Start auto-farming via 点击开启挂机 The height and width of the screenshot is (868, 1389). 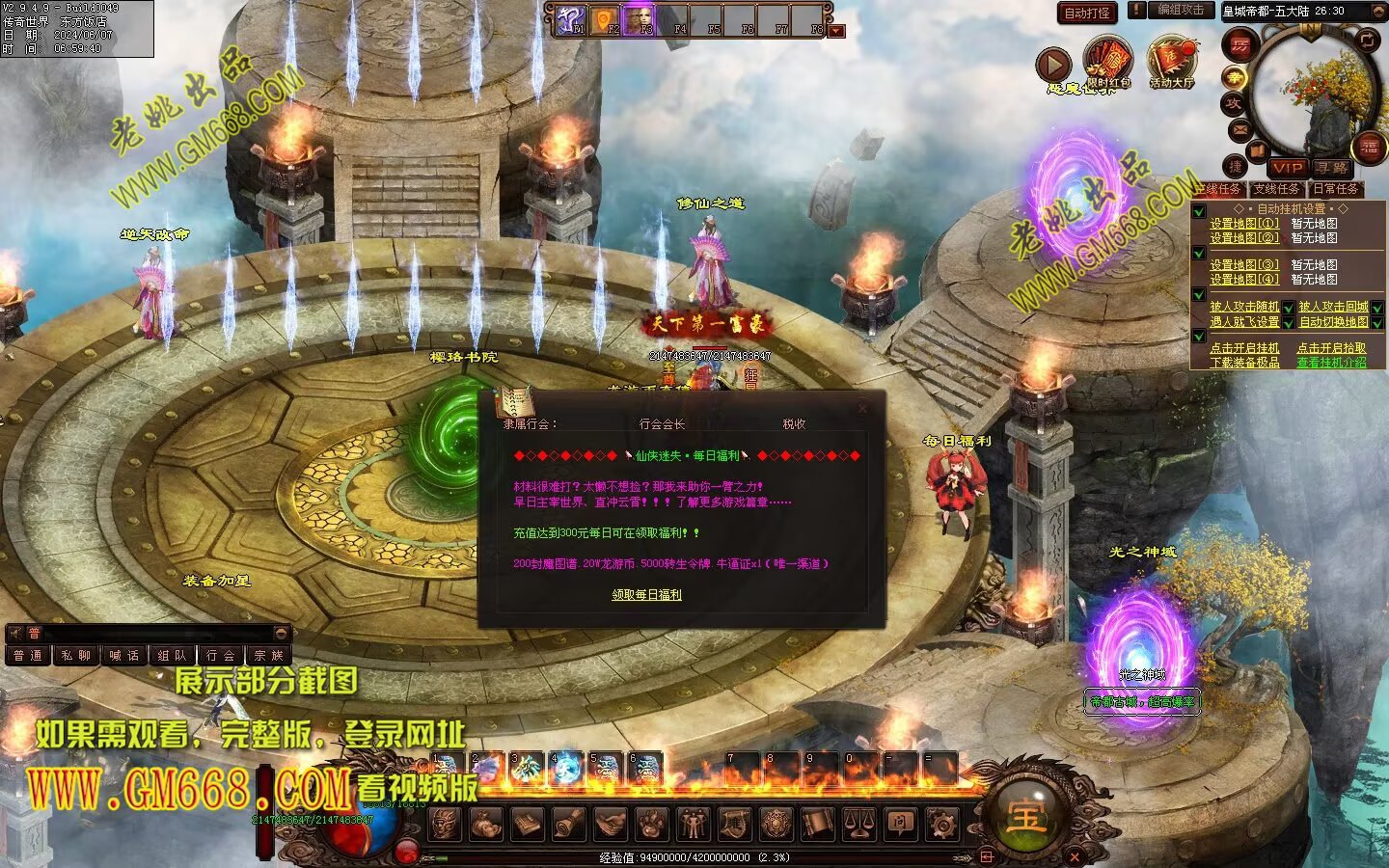point(1244,348)
